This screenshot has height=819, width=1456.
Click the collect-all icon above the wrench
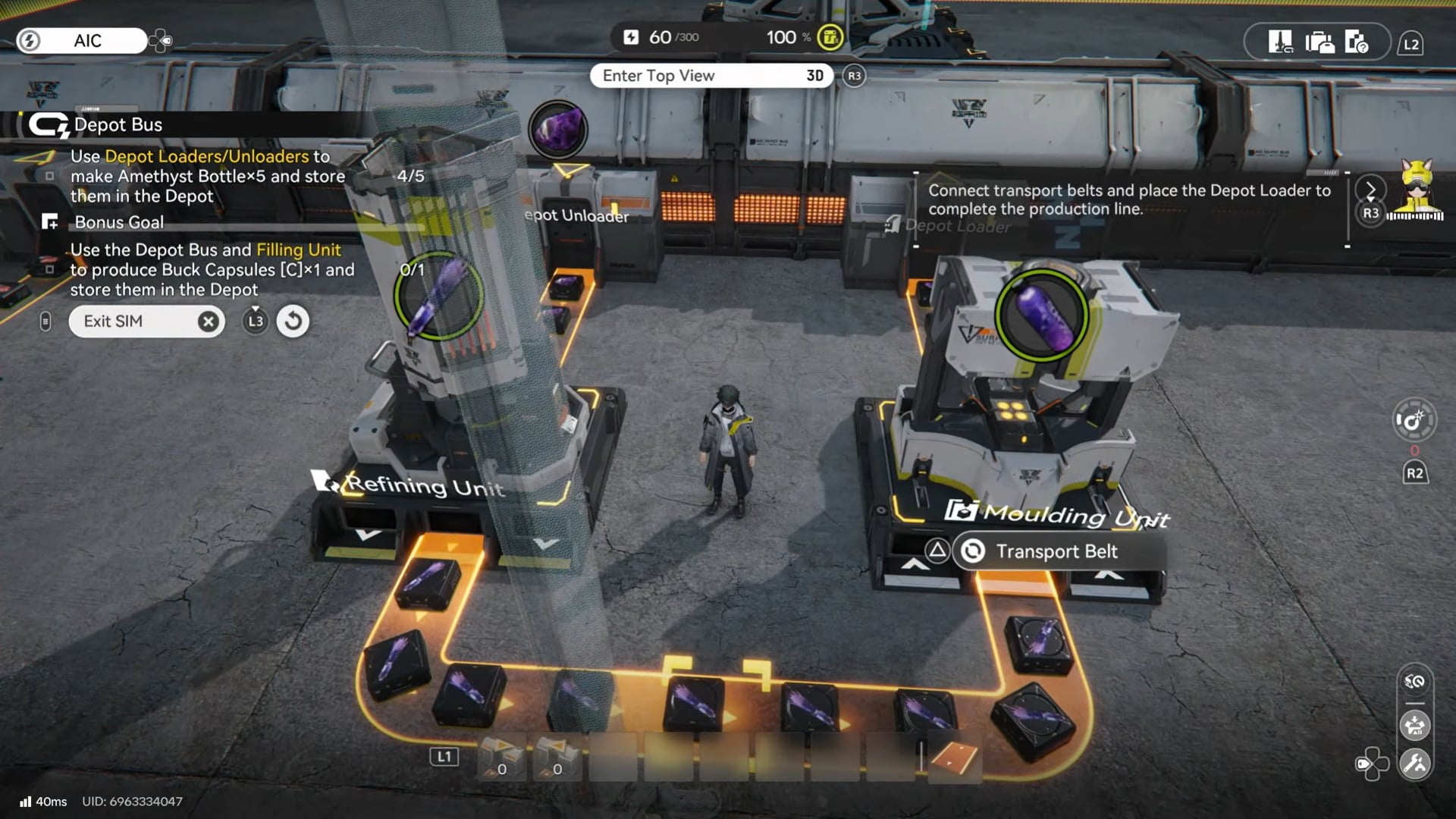pyautogui.click(x=1415, y=726)
